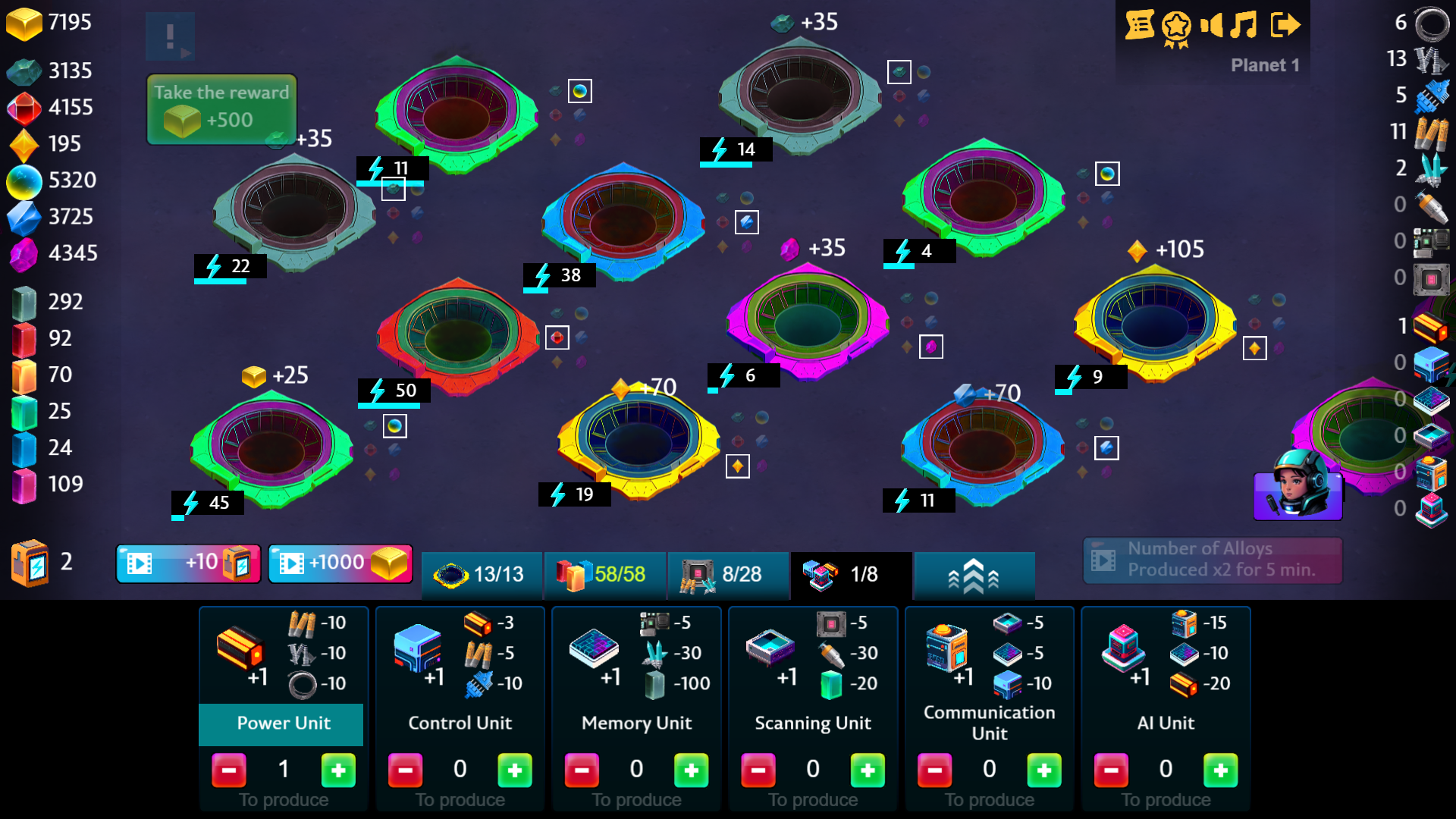Open the dark matter counter 13/13
This screenshot has height=819, width=1456.
[x=481, y=576]
